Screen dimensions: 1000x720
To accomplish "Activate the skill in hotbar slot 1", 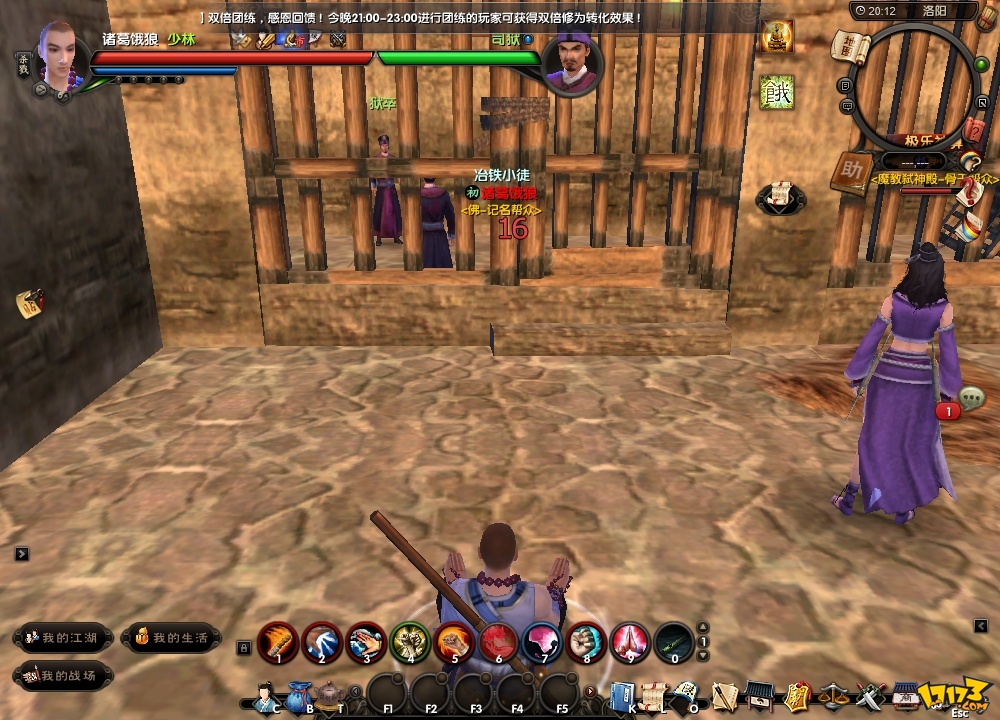I will pyautogui.click(x=278, y=642).
